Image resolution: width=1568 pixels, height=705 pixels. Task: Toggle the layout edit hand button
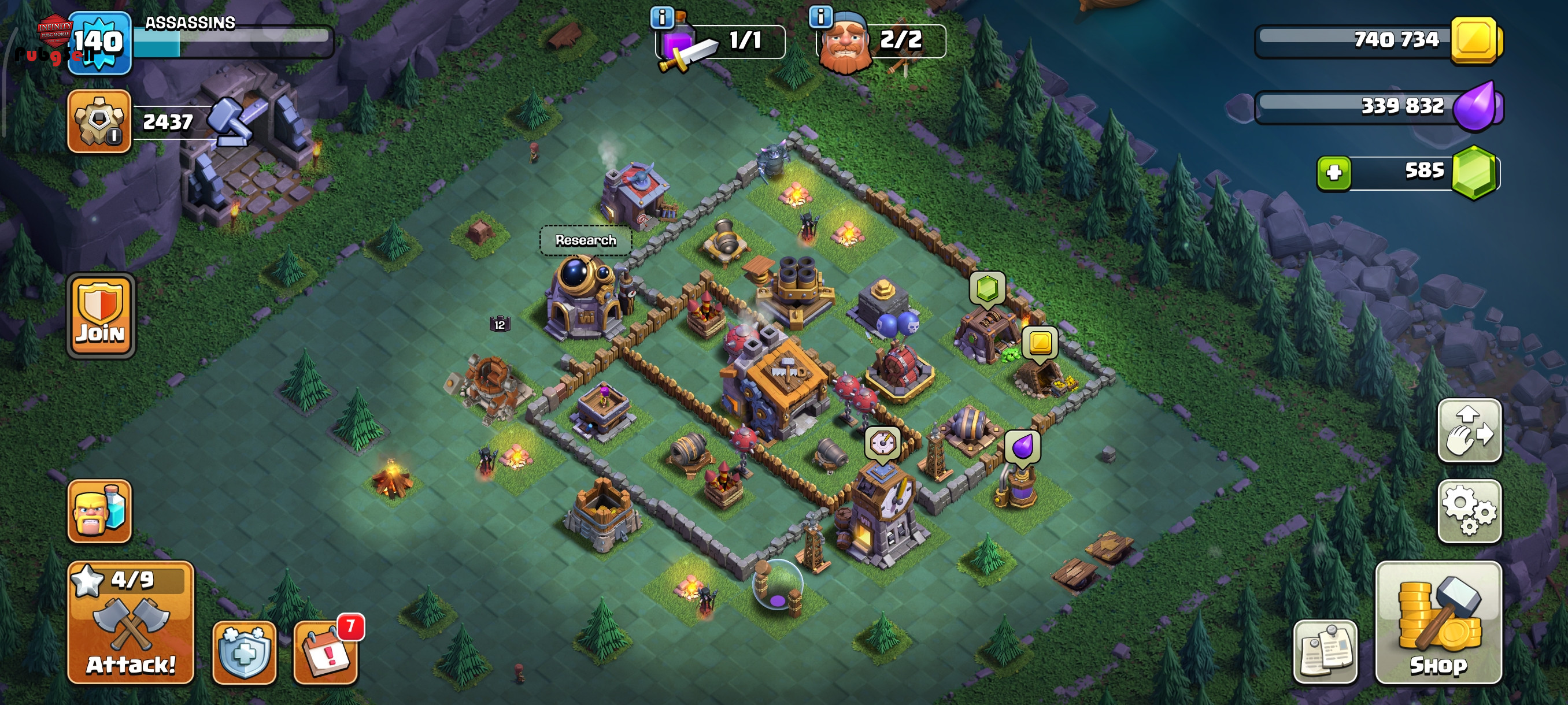pyautogui.click(x=1469, y=431)
